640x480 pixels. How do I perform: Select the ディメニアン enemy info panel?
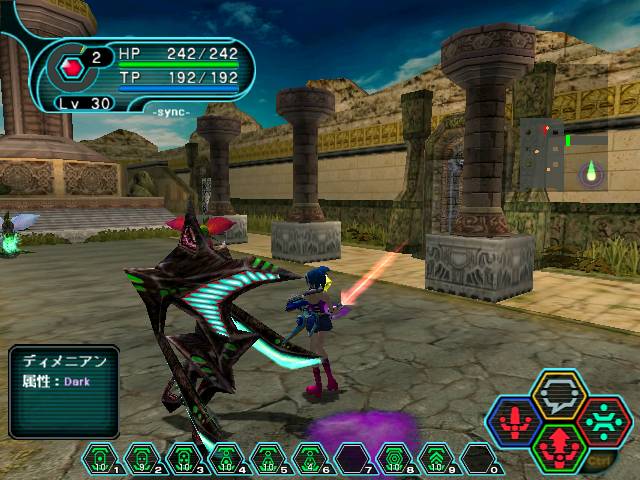click(64, 392)
